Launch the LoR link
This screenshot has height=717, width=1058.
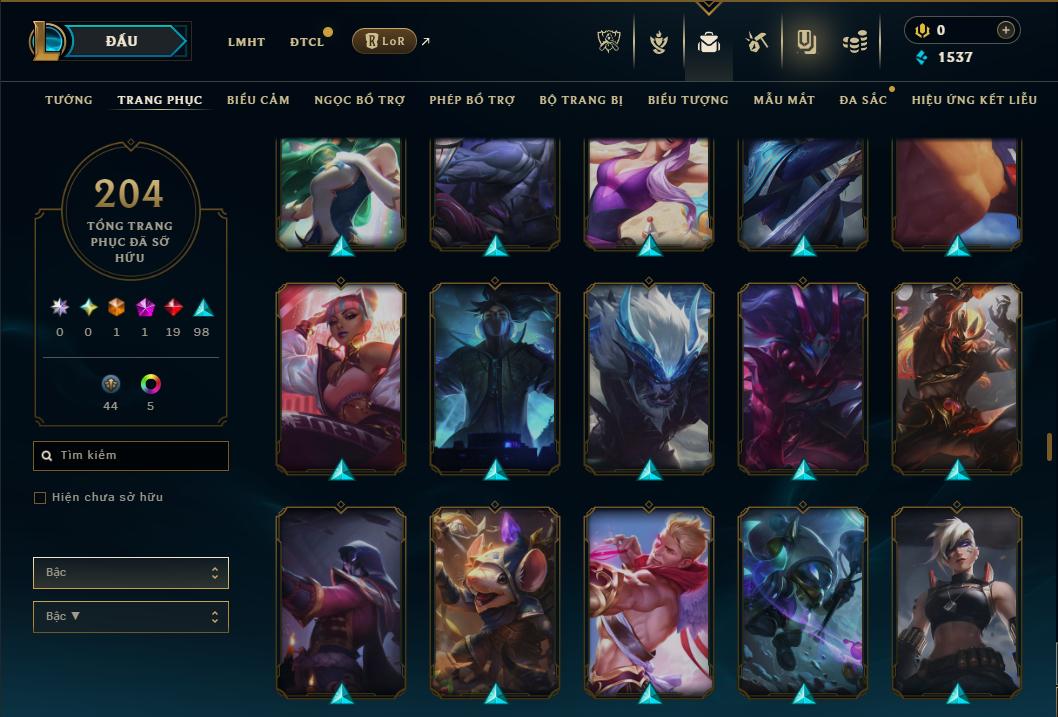(x=385, y=41)
